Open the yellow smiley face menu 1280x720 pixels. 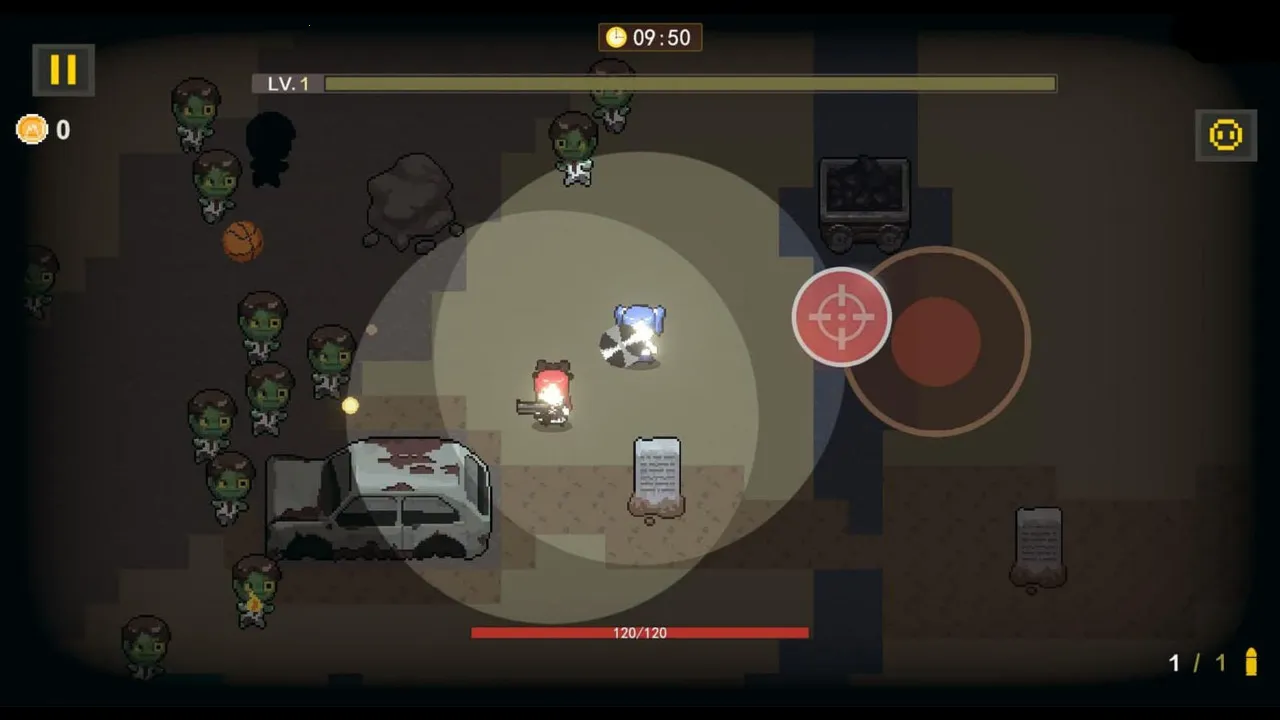[x=1226, y=134]
